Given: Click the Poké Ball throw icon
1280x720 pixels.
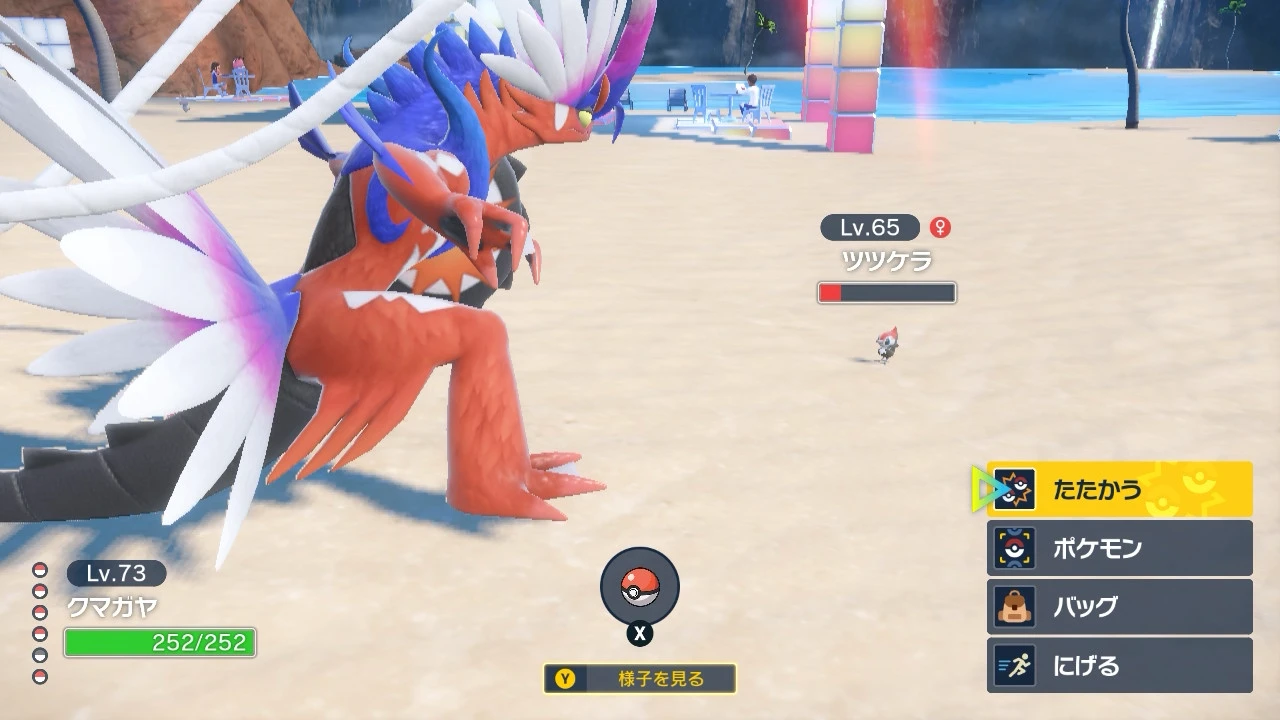Looking at the screenshot, I should [x=640, y=587].
